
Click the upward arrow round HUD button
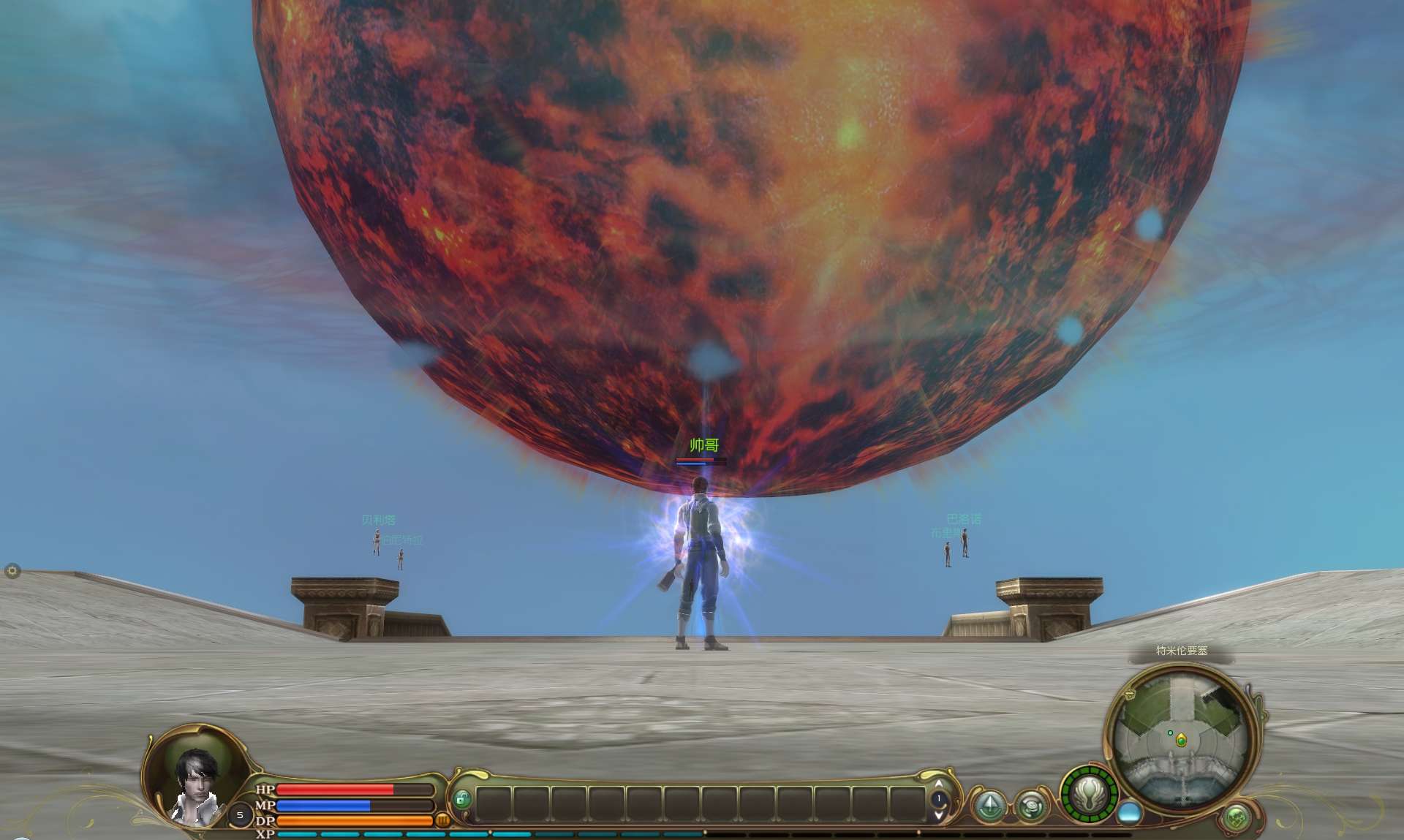(991, 806)
